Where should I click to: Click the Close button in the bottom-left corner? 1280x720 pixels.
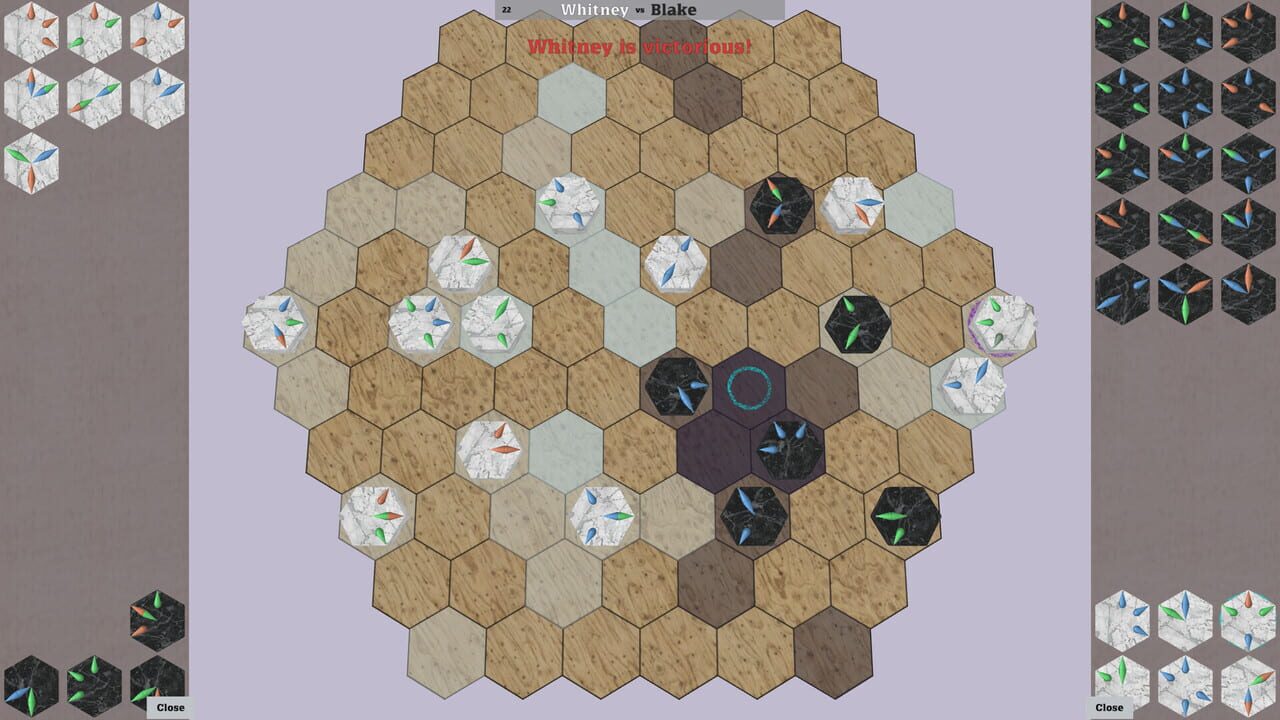(170, 706)
